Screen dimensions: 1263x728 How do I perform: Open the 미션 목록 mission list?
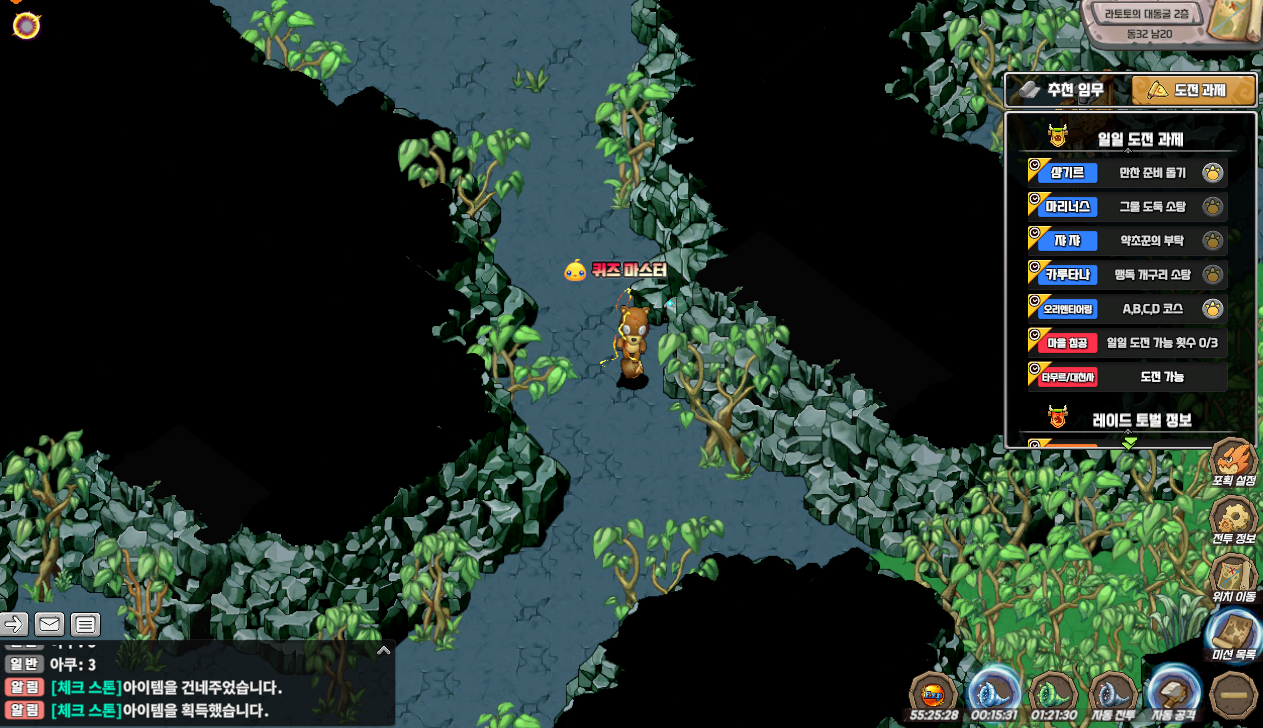point(1233,636)
